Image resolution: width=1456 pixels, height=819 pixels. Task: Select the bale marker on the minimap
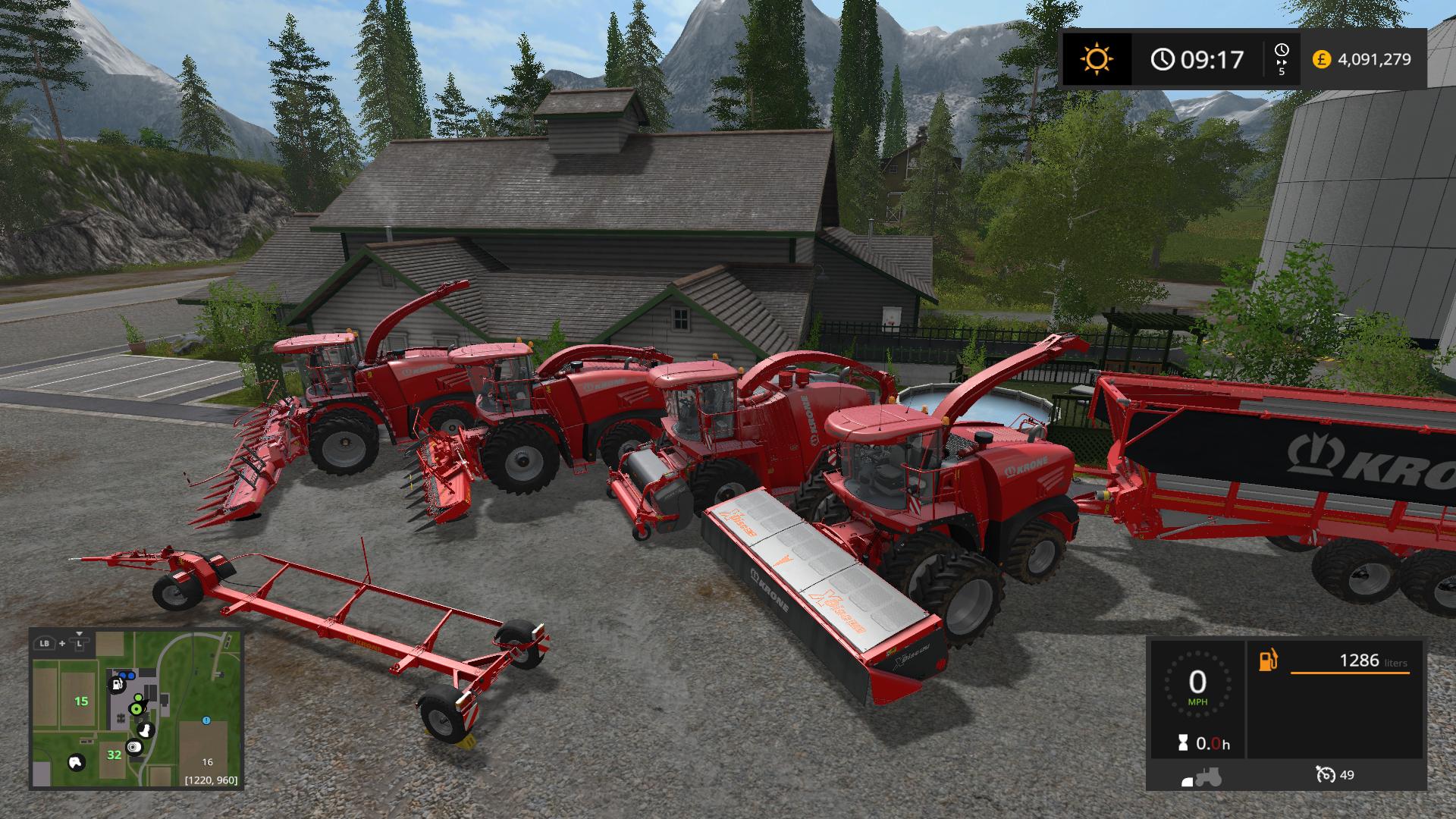pyautogui.click(x=135, y=748)
